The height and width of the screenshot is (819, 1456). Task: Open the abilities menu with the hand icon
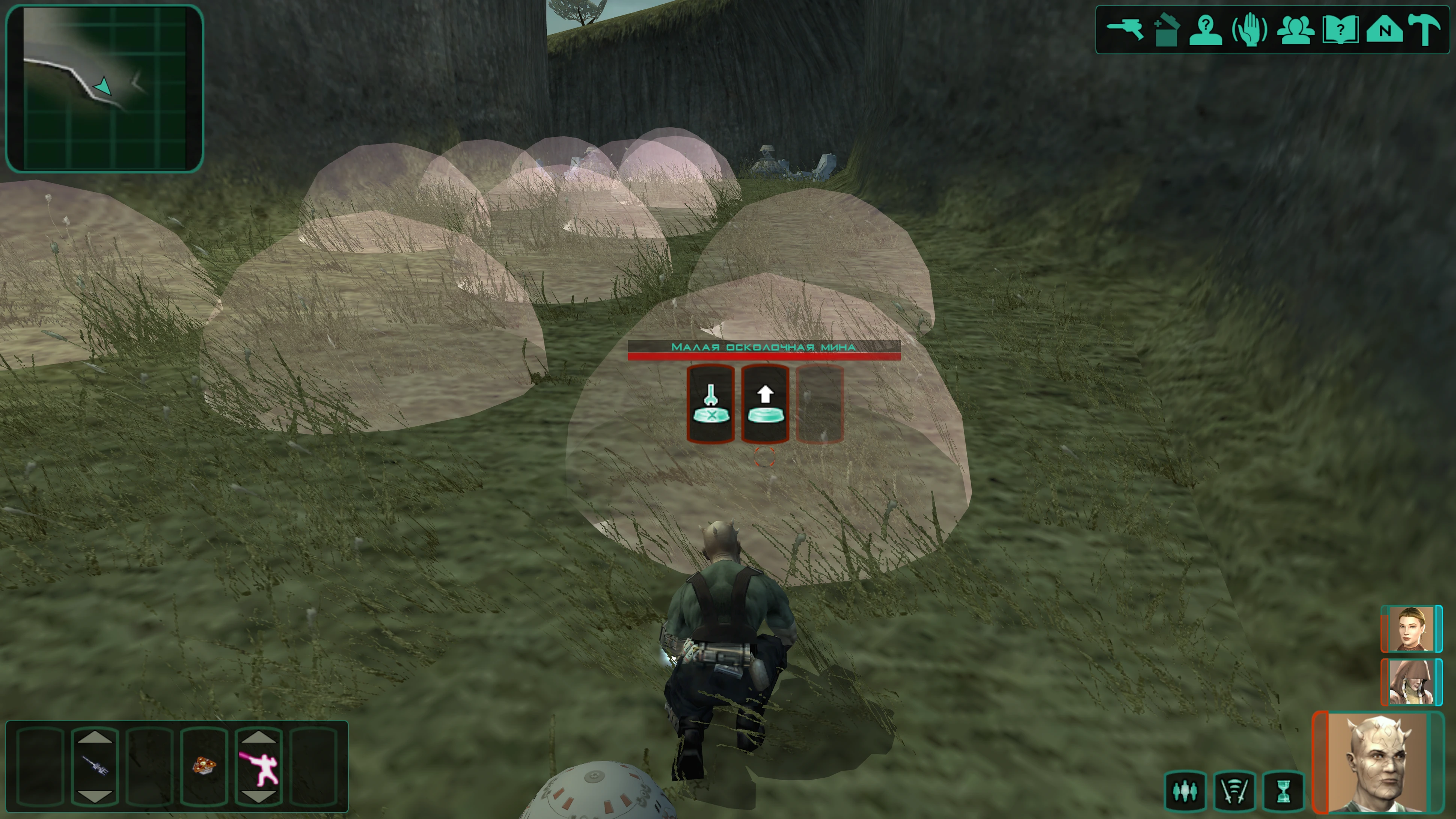[1249, 29]
